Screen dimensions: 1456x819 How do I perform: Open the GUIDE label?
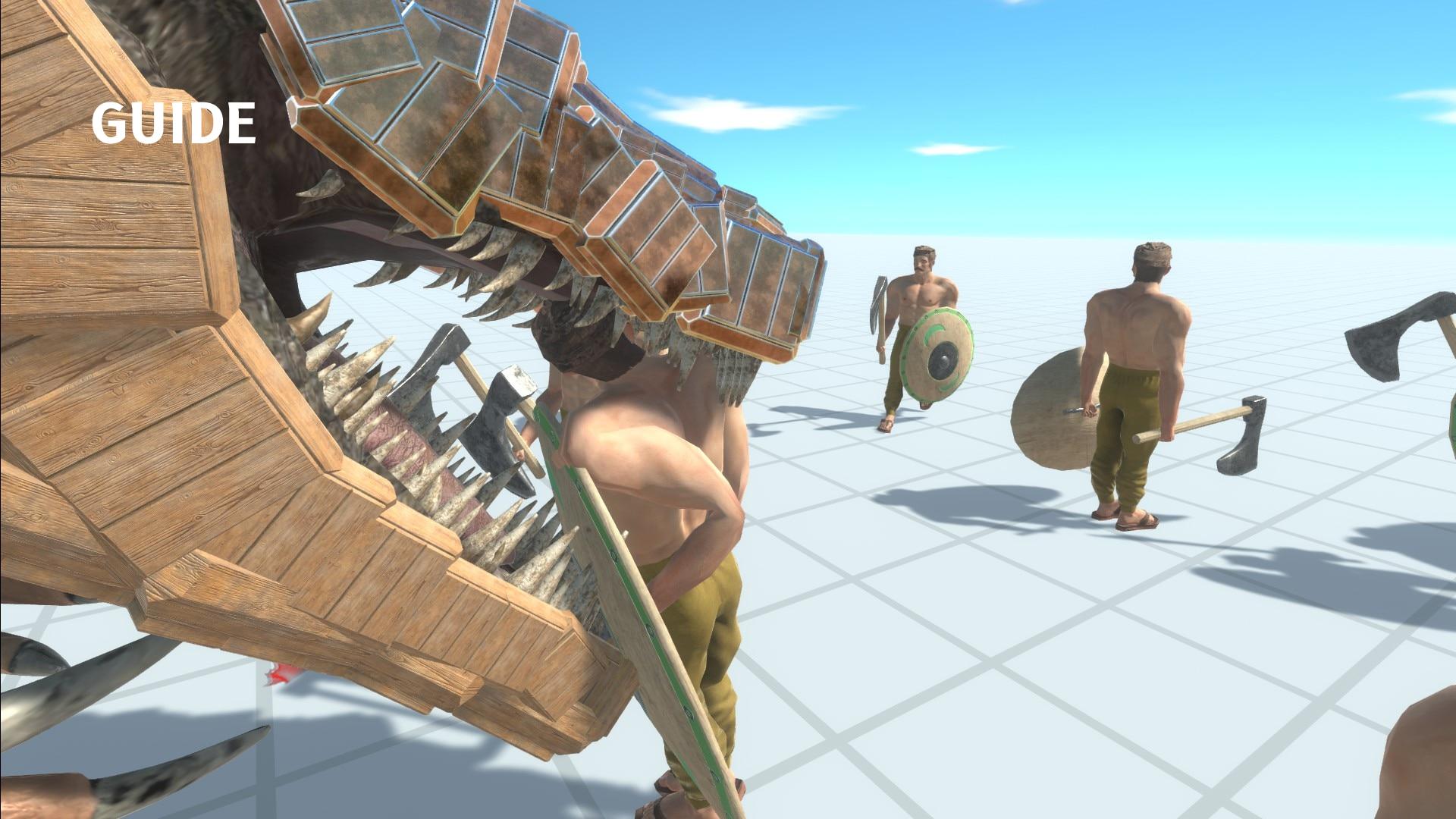[174, 124]
